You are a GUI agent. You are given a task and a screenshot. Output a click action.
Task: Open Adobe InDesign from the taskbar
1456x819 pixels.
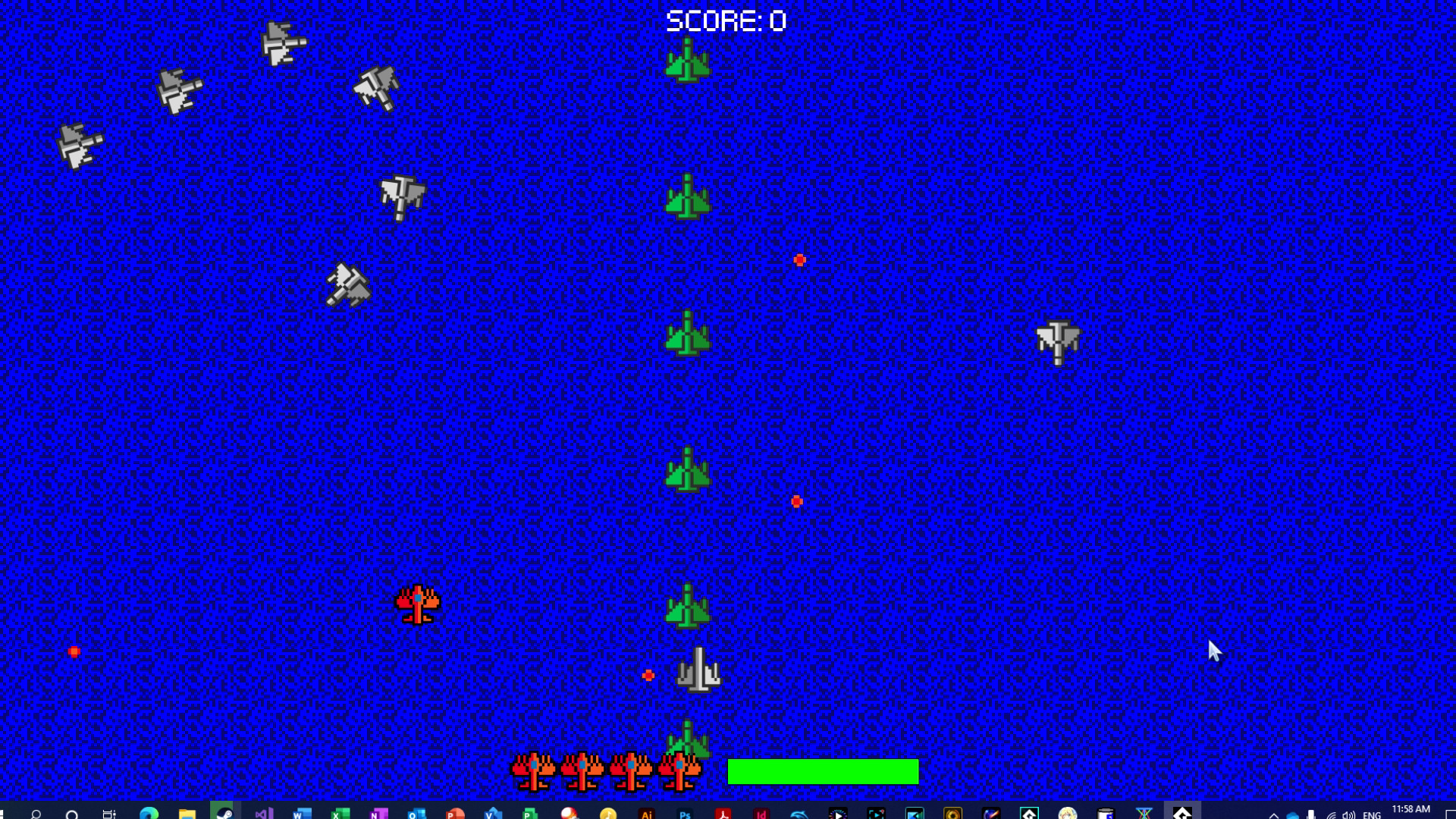(760, 812)
